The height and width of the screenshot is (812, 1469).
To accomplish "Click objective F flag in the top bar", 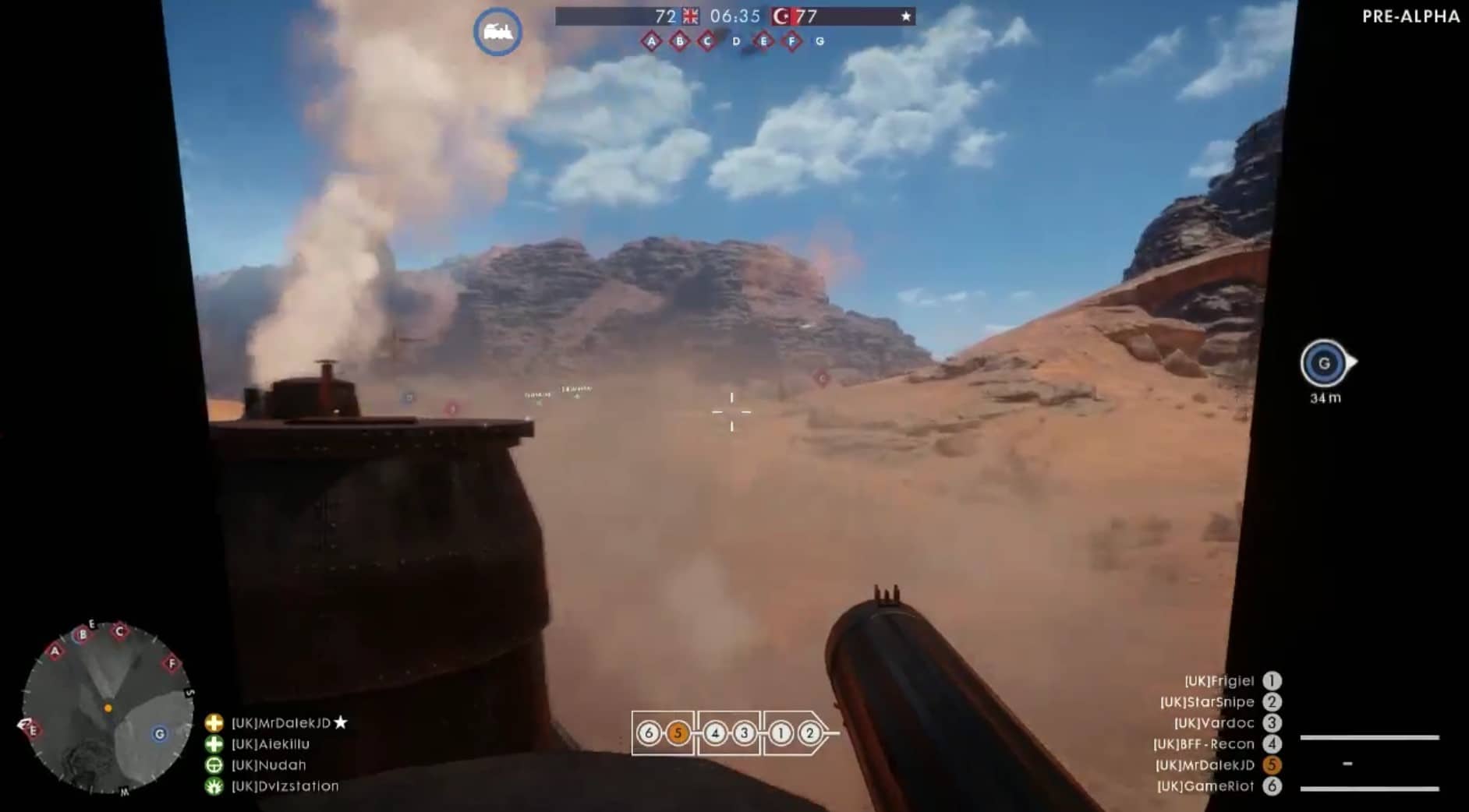I will pyautogui.click(x=791, y=41).
